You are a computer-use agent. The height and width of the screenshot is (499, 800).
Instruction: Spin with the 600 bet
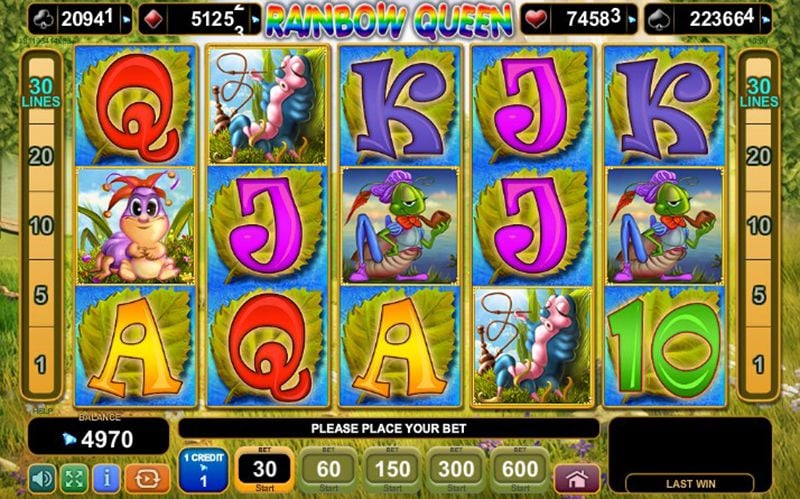pos(521,468)
